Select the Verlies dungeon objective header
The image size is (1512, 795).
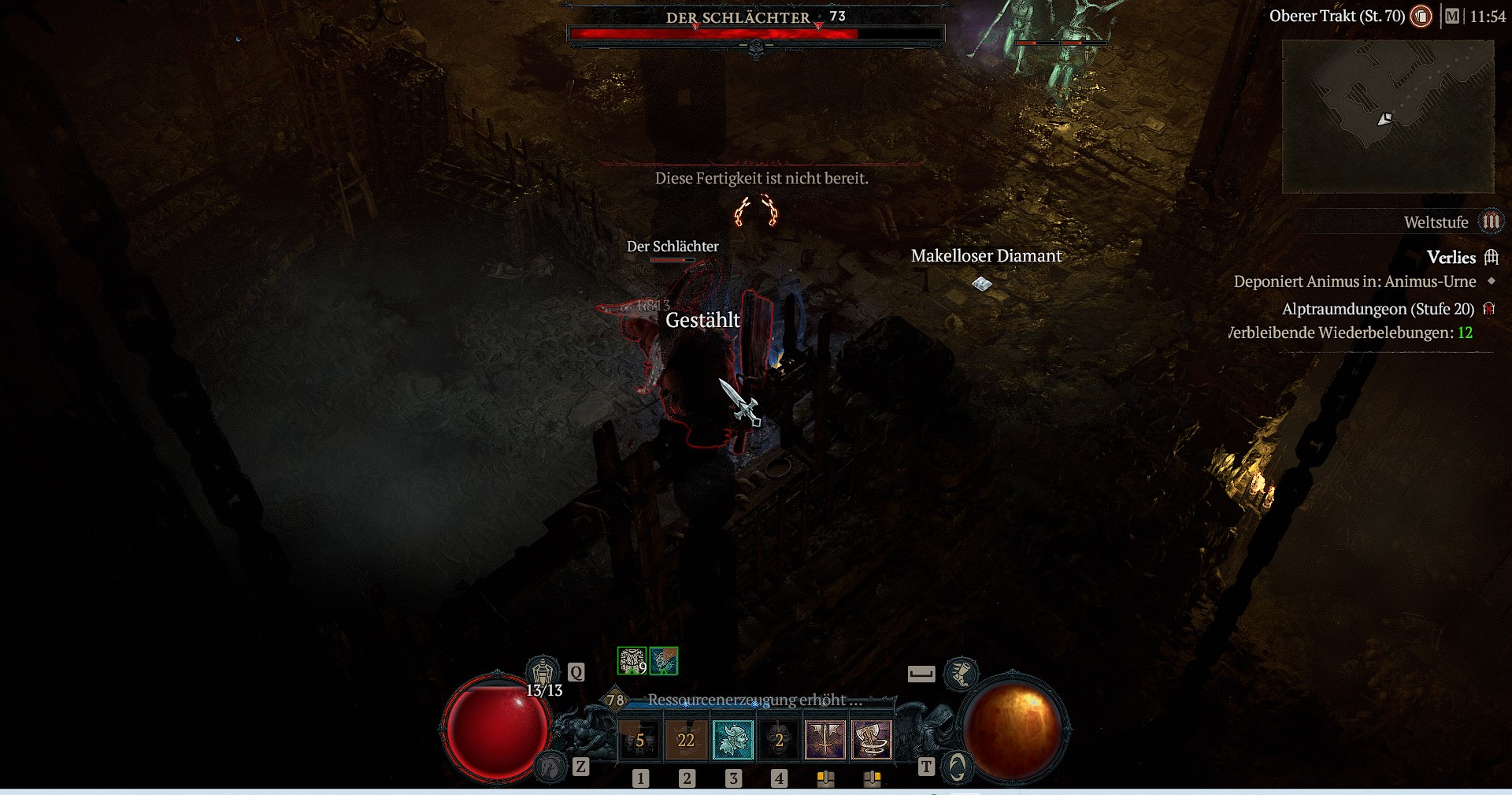1451,258
